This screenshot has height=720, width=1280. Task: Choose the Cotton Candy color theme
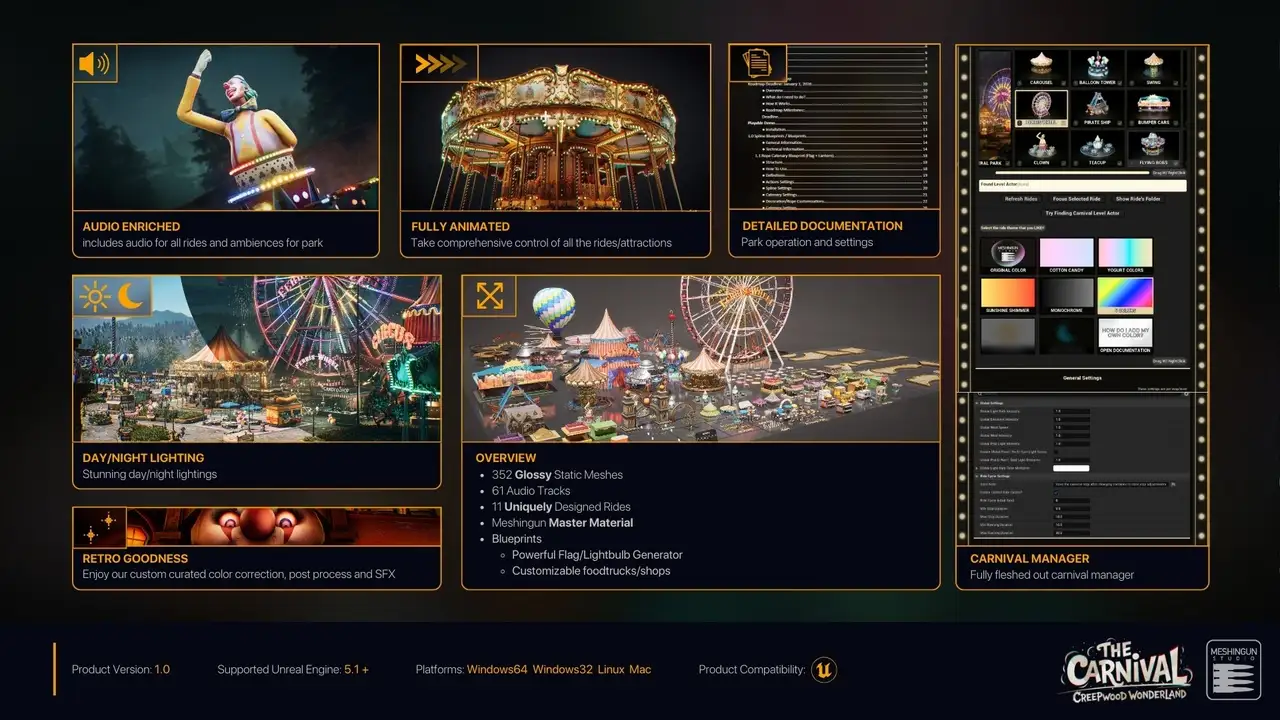click(1067, 254)
